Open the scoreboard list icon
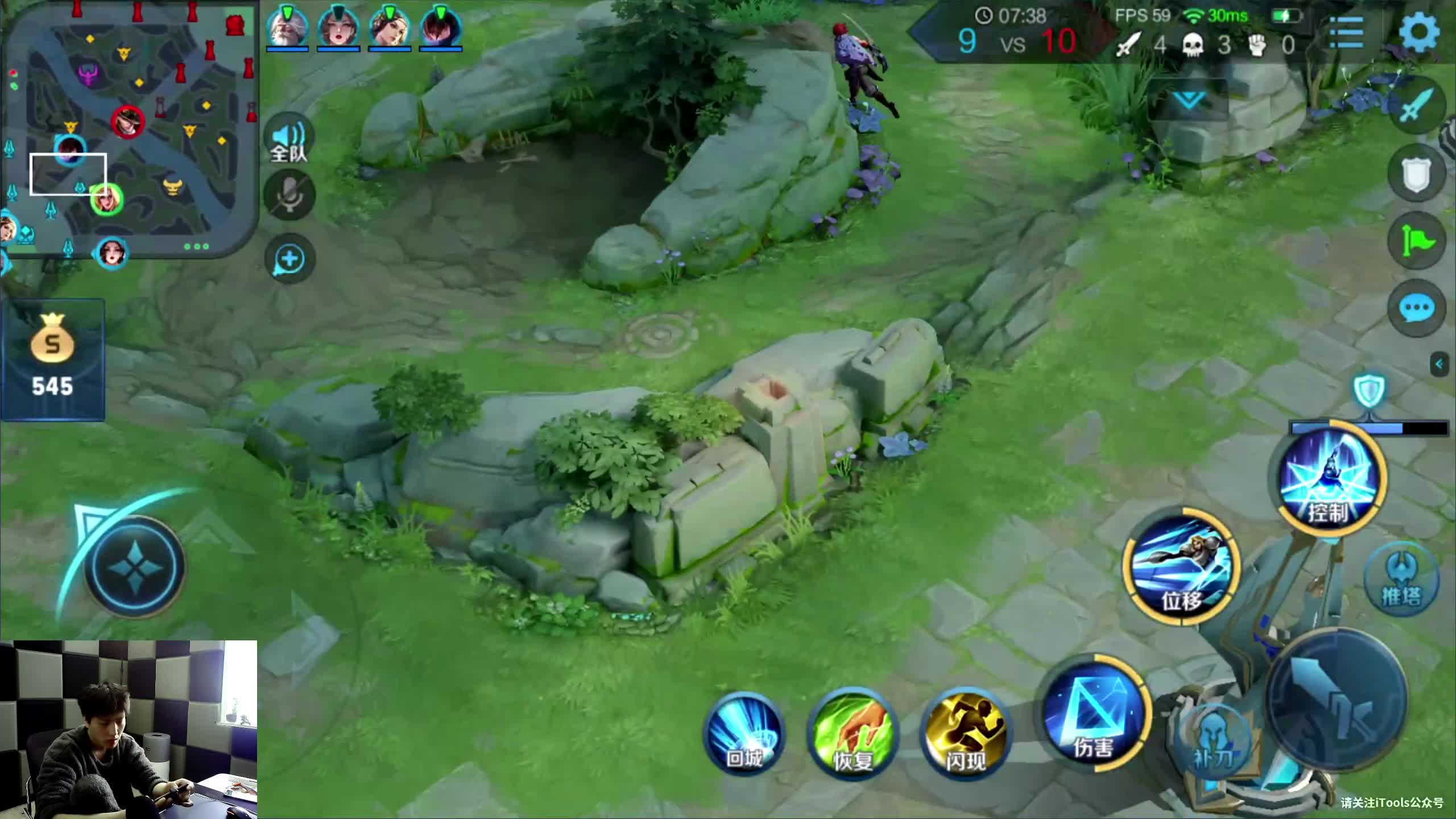 (x=1346, y=33)
